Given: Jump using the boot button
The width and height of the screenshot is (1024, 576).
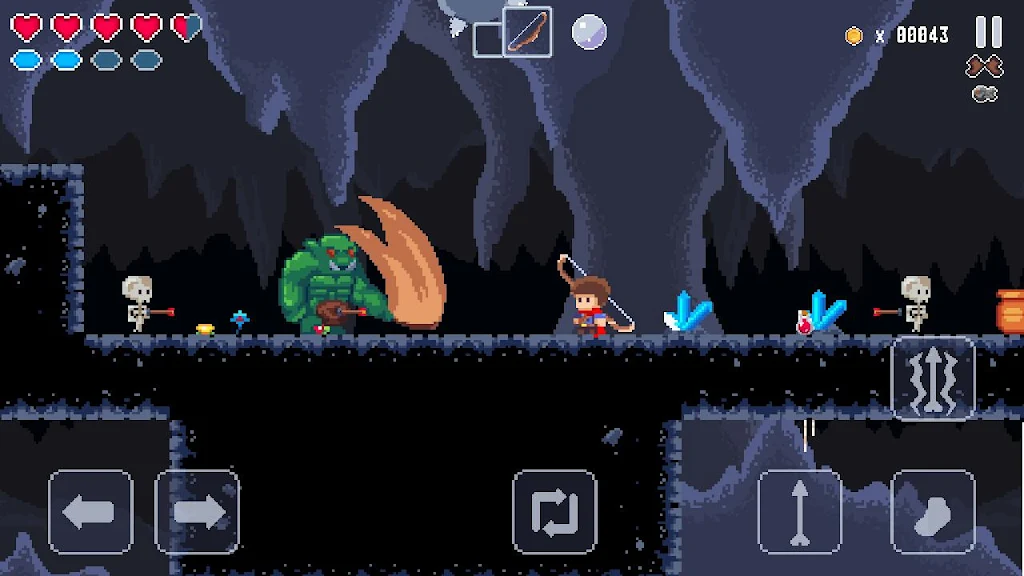Looking at the screenshot, I should pos(933,512).
